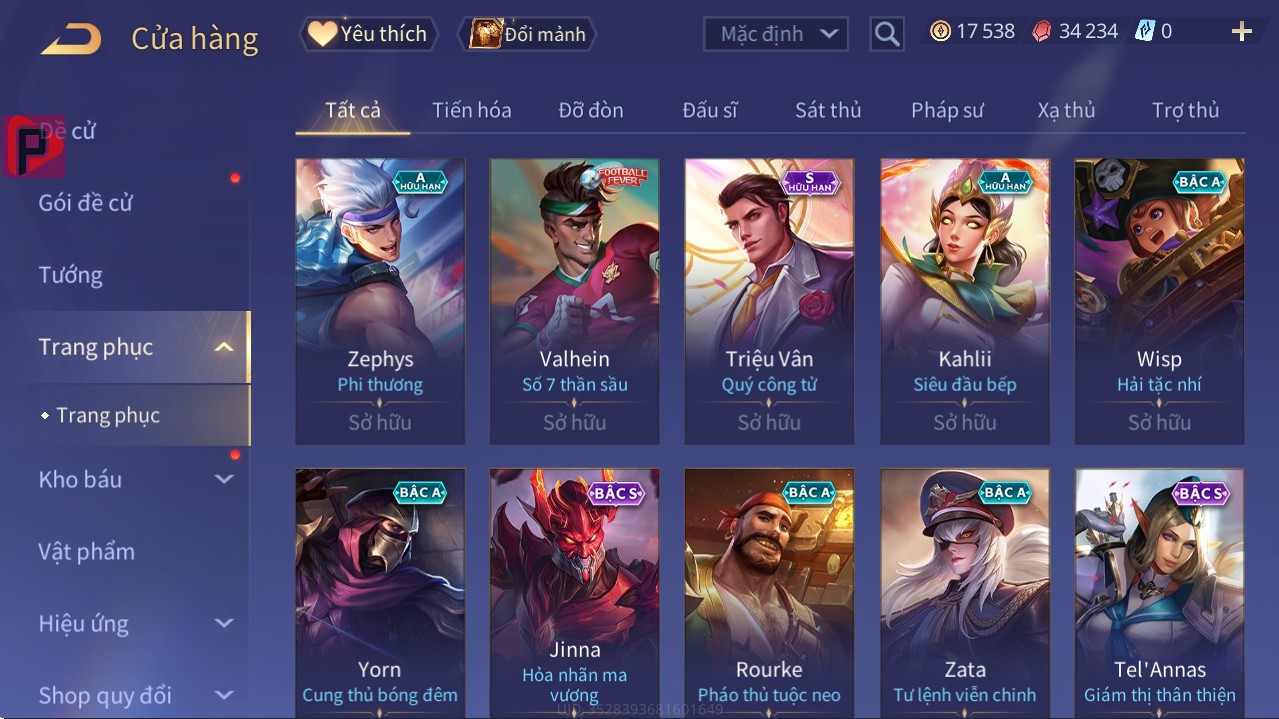Choose the Xạ thủ tab
This screenshot has height=719, width=1279.
point(1066,110)
